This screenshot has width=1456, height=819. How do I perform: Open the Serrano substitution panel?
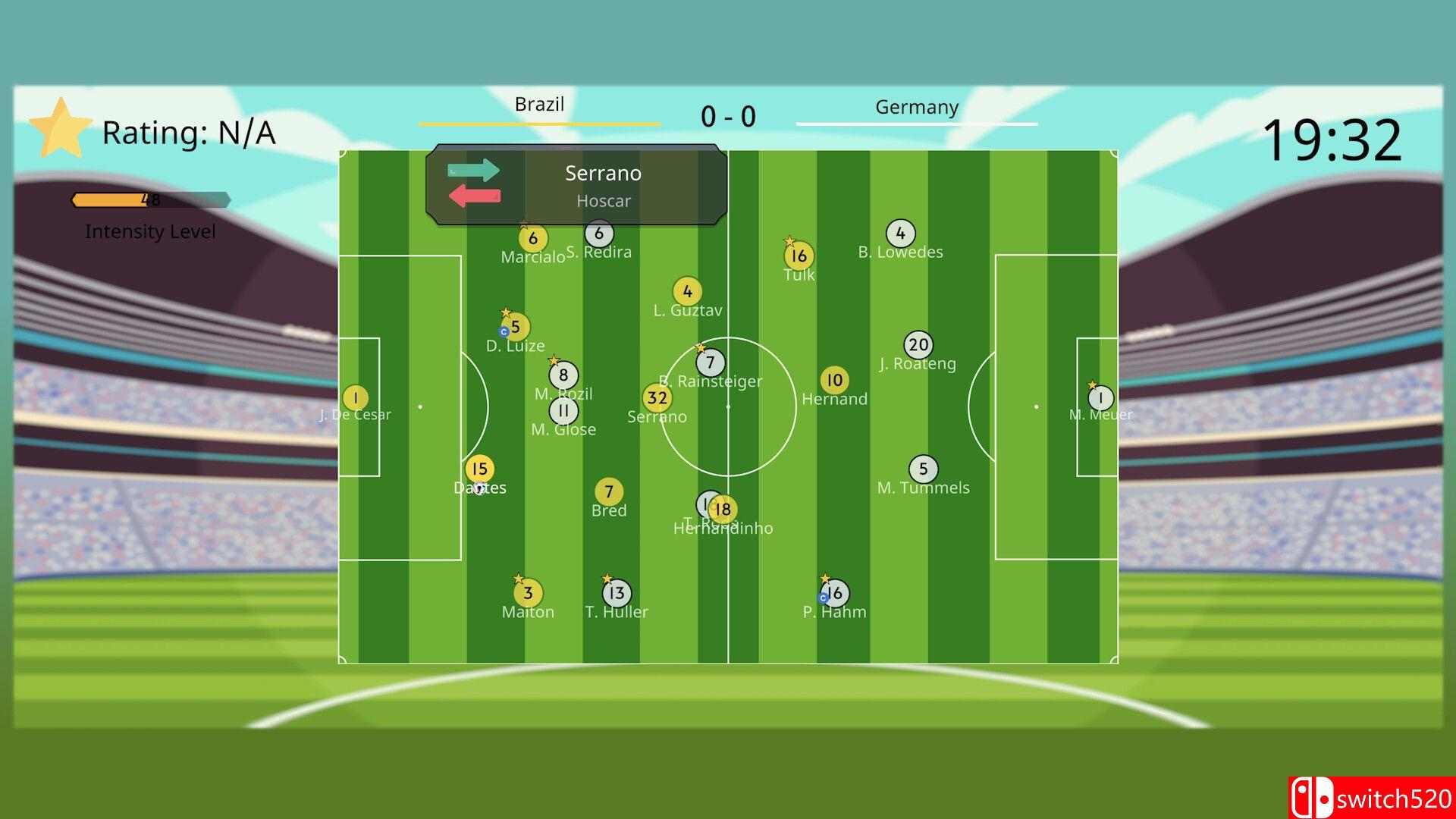click(x=603, y=184)
